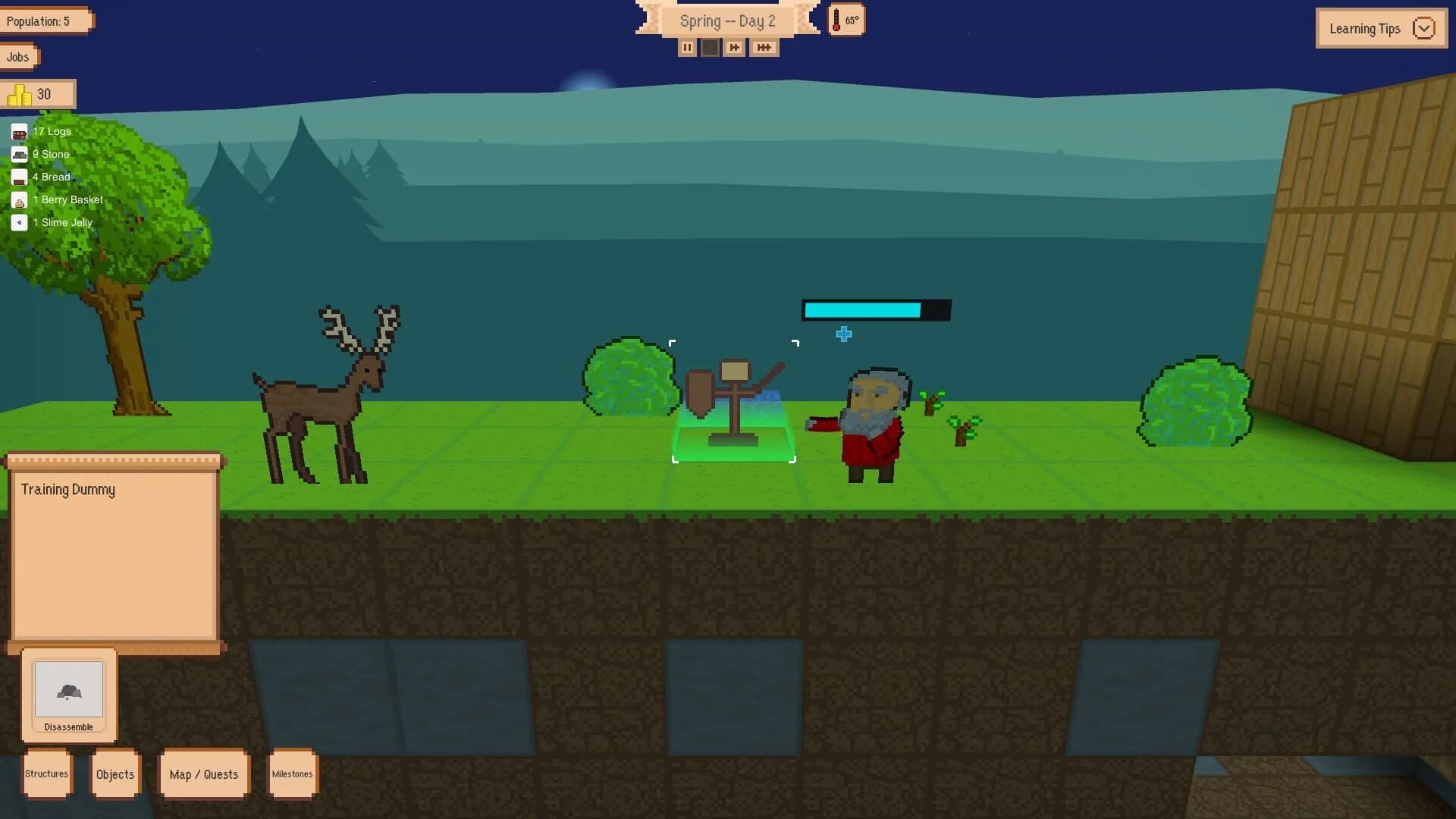Image resolution: width=1456 pixels, height=819 pixels.
Task: Click the Berry Basket resource icon
Action: (18, 199)
